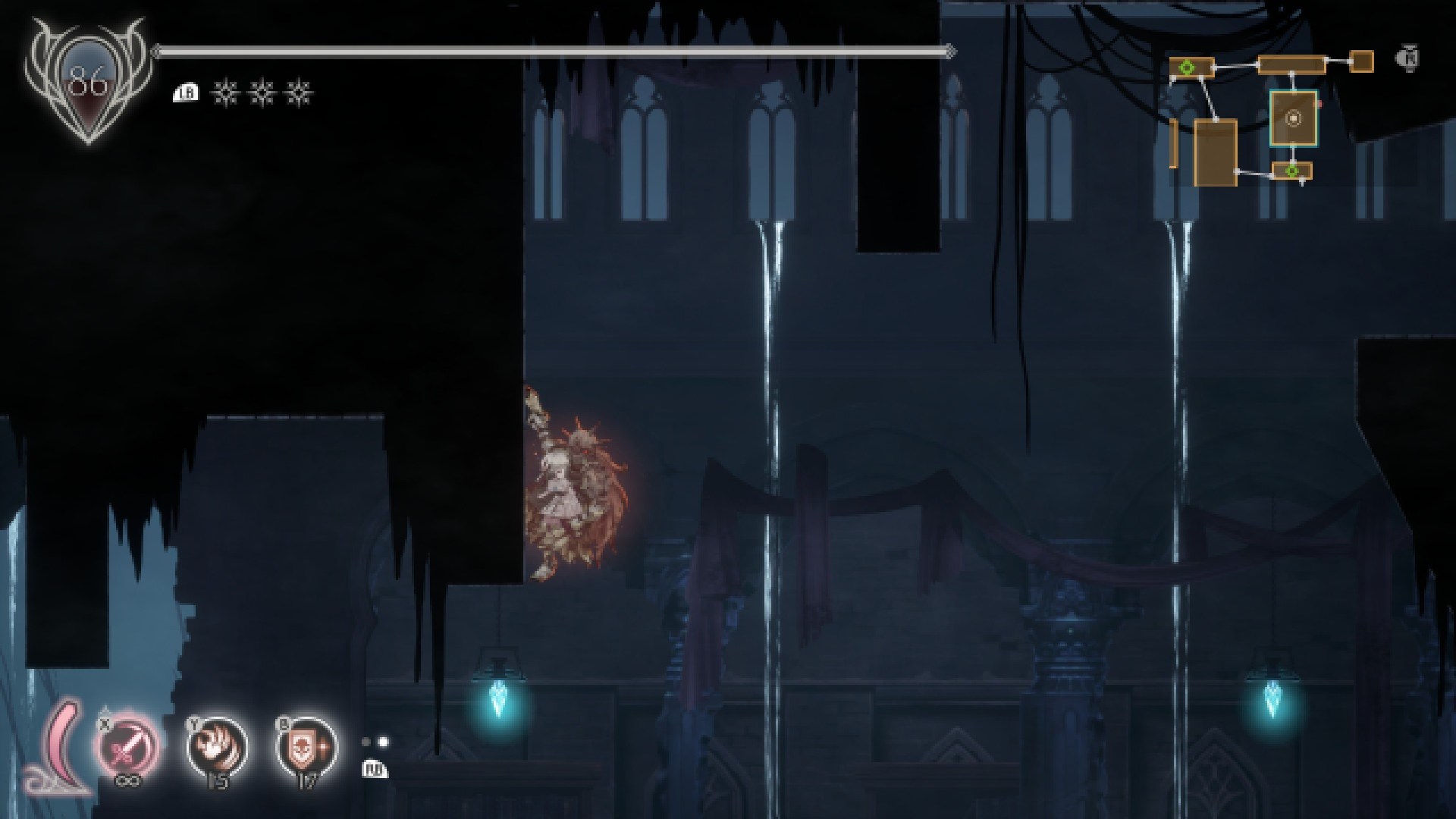Click the wide horizontal room on the minimap
The image size is (1456, 819).
(x=1292, y=64)
